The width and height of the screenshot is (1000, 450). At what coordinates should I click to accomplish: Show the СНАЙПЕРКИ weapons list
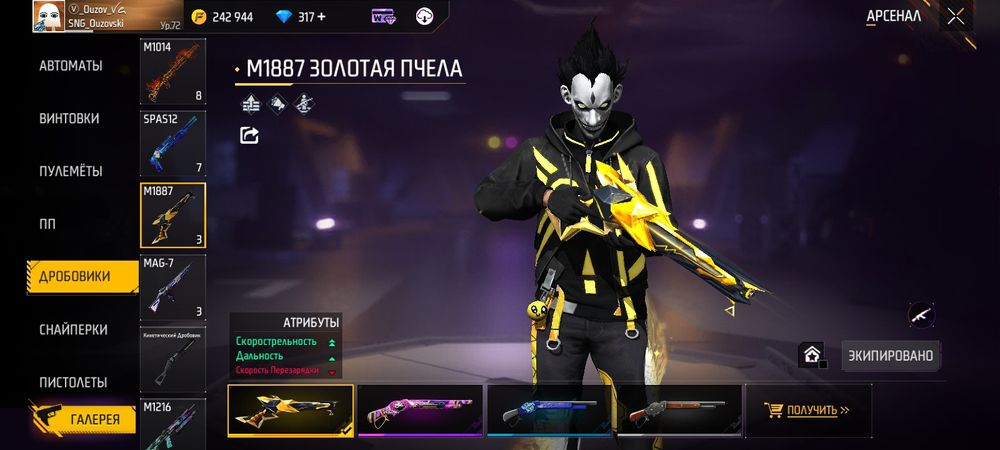click(x=73, y=330)
